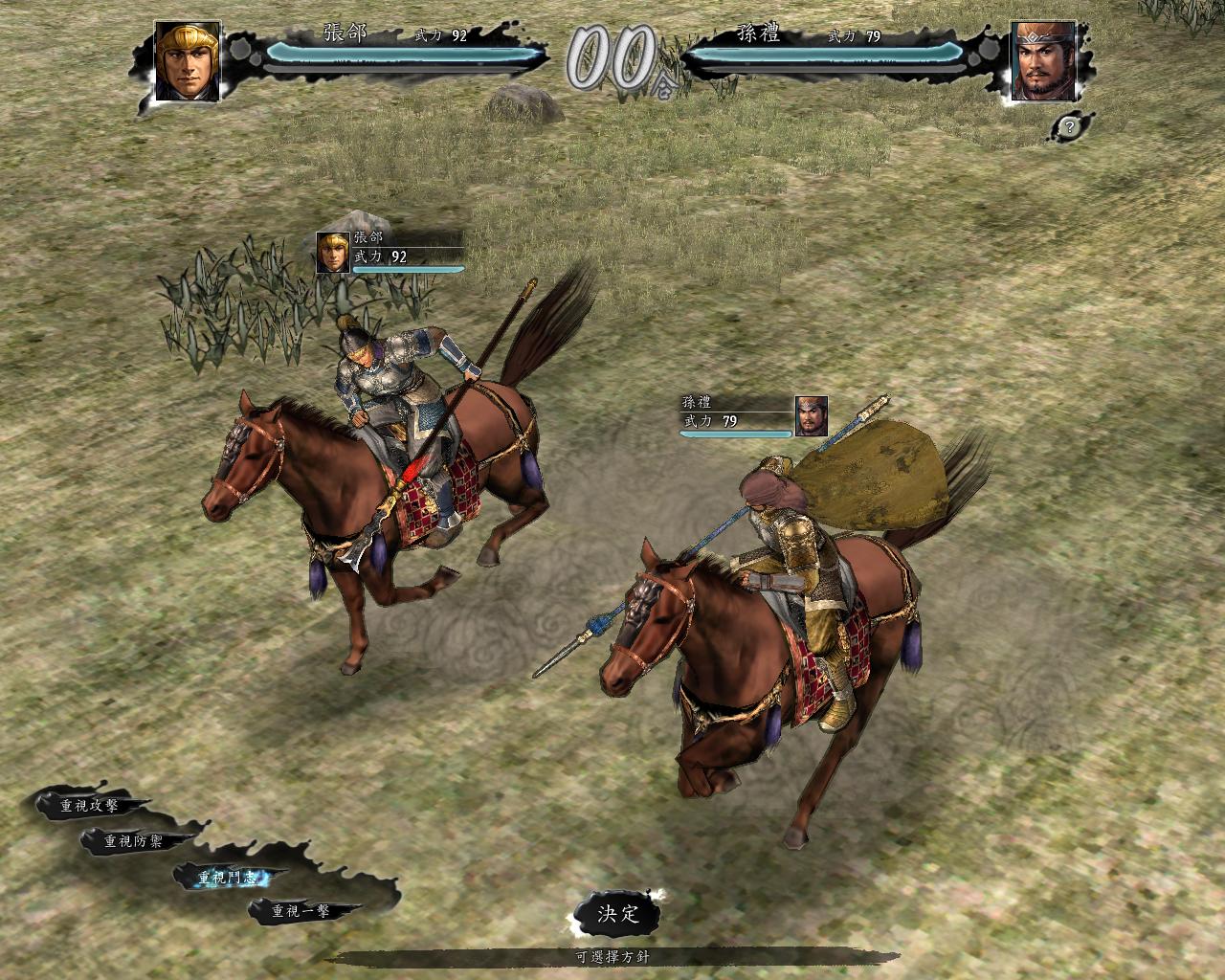
Task: Click 孫禮's portrait in the top bar
Action: pos(1042,60)
